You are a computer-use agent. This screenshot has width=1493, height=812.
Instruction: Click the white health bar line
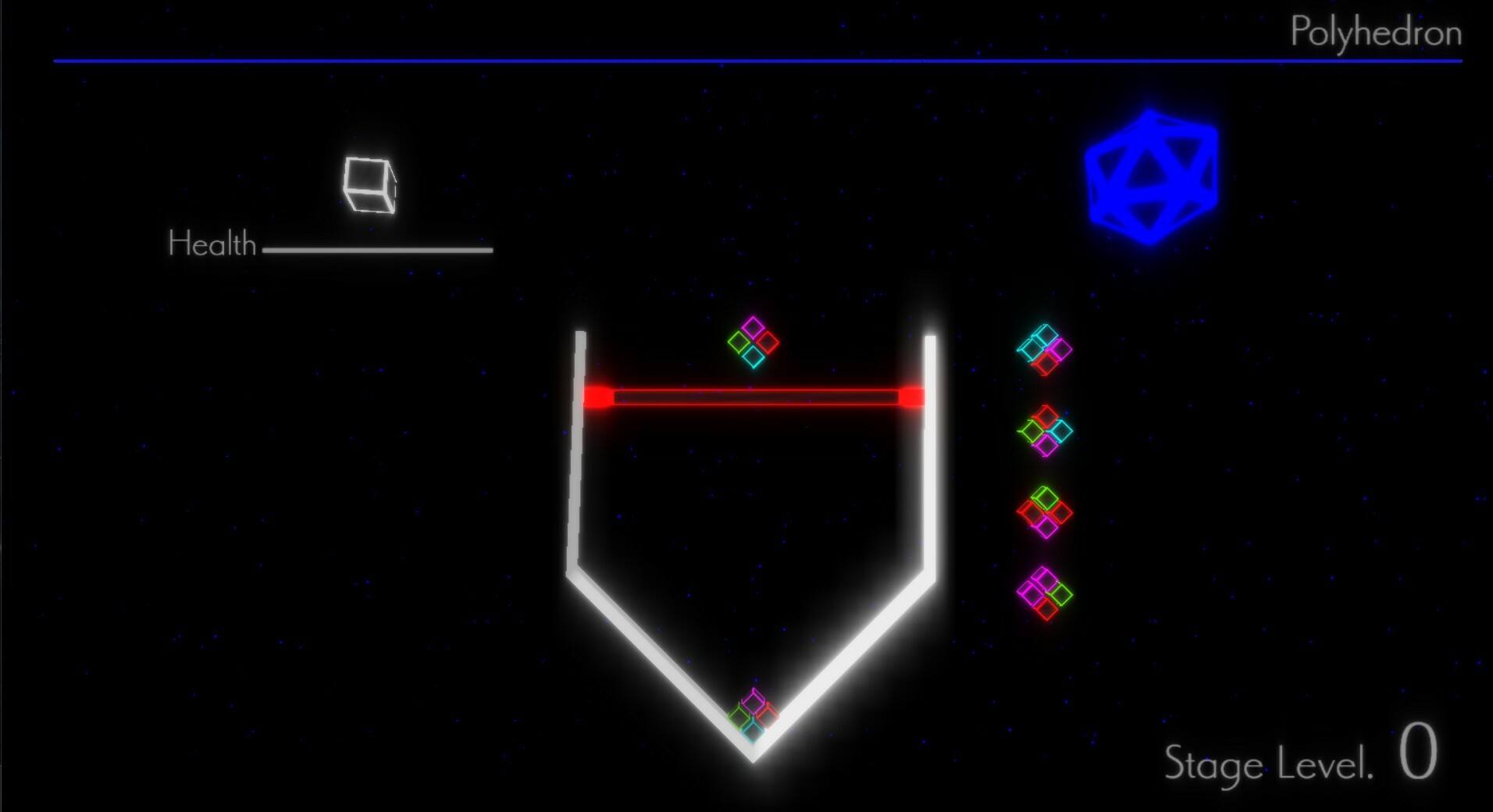point(378,251)
